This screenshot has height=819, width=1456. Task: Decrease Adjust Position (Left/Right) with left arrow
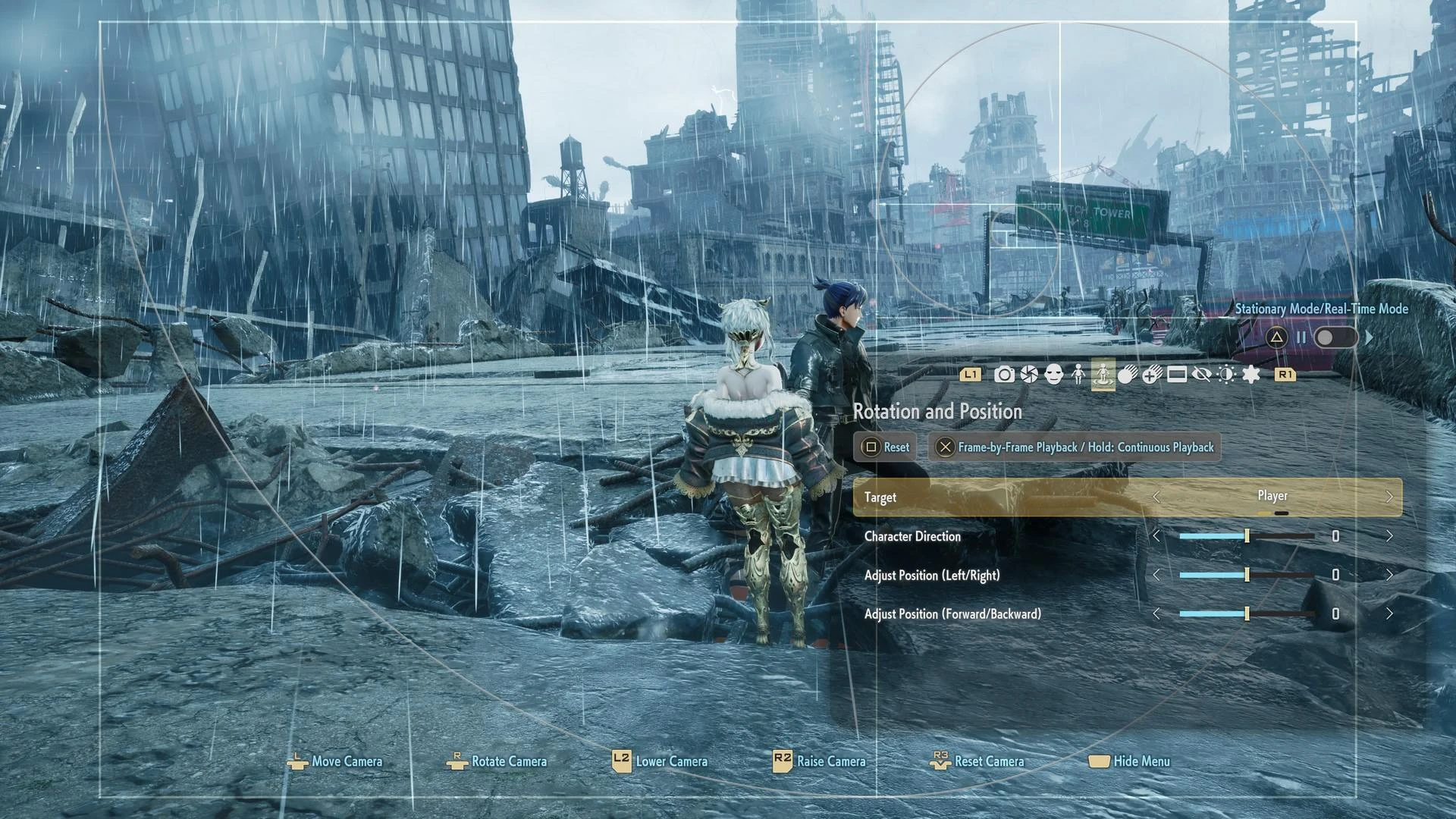1156,575
